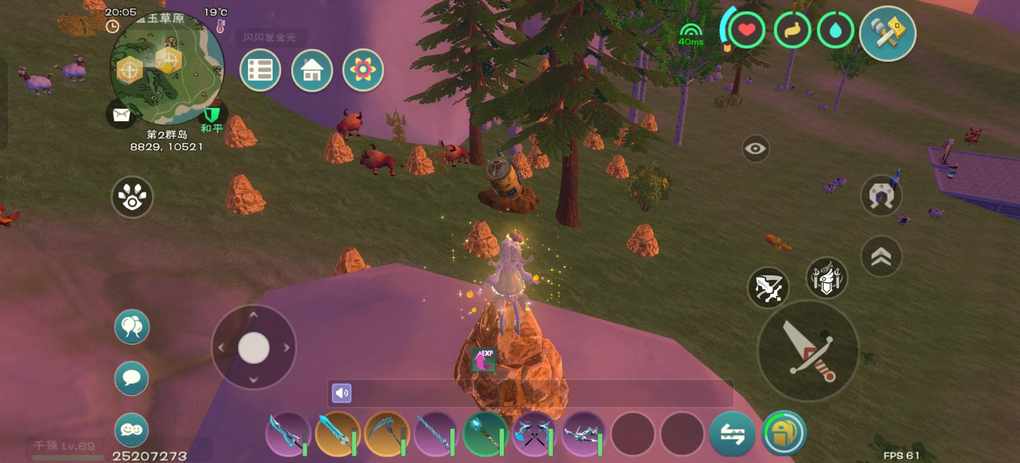Tap the double chevron jump button
This screenshot has width=1020, height=463.
(881, 257)
